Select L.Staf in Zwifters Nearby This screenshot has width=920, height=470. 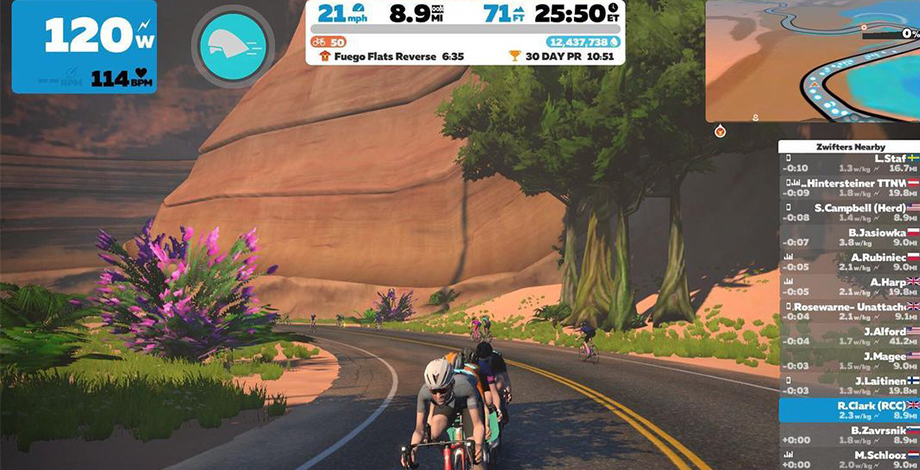pos(849,163)
